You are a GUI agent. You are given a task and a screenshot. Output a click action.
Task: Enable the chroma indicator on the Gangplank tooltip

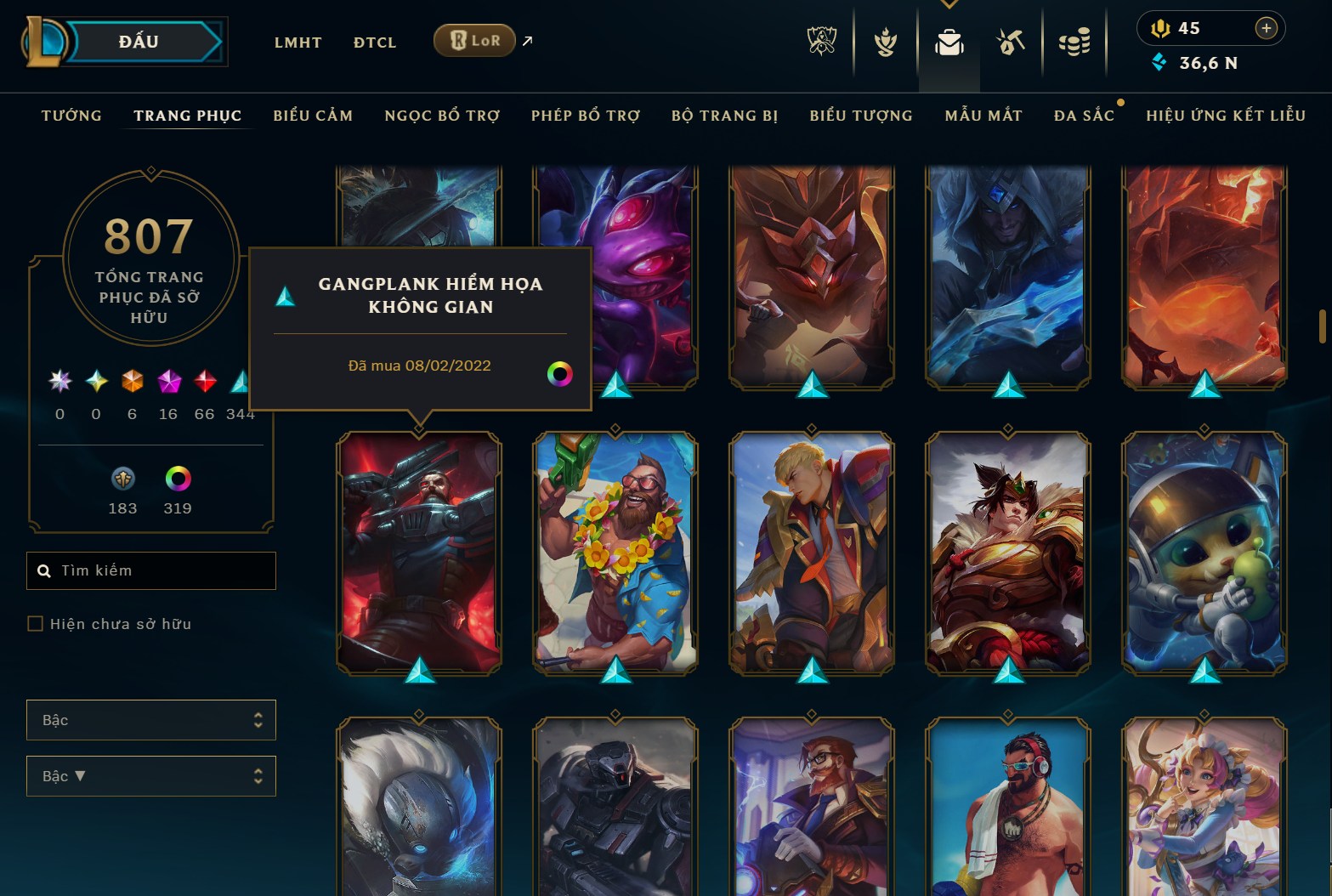tap(561, 374)
